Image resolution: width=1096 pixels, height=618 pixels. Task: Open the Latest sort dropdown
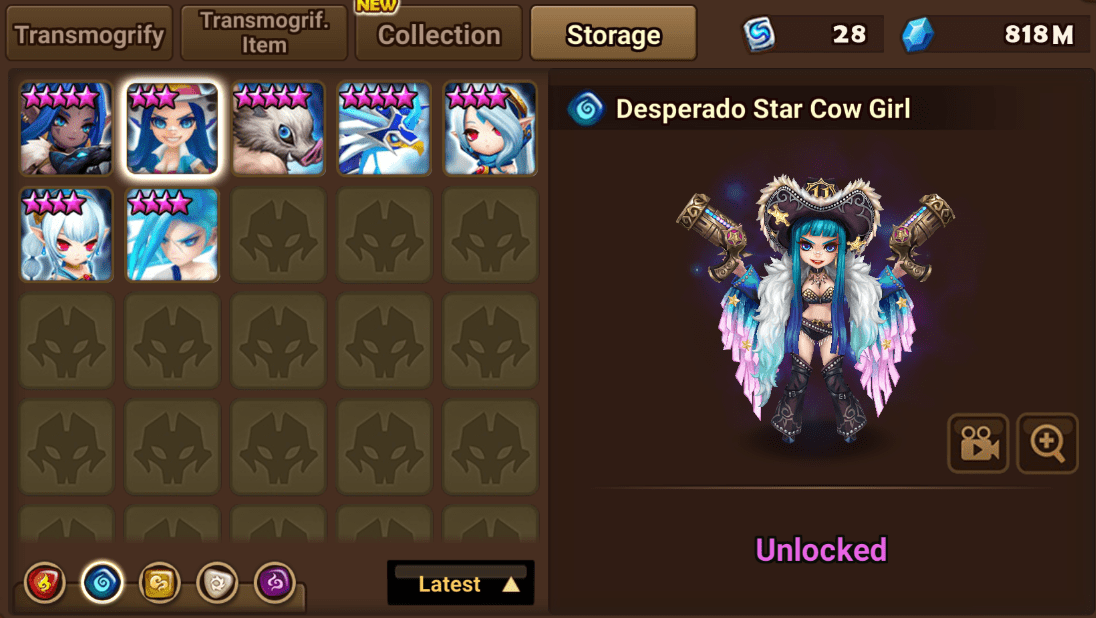[461, 584]
